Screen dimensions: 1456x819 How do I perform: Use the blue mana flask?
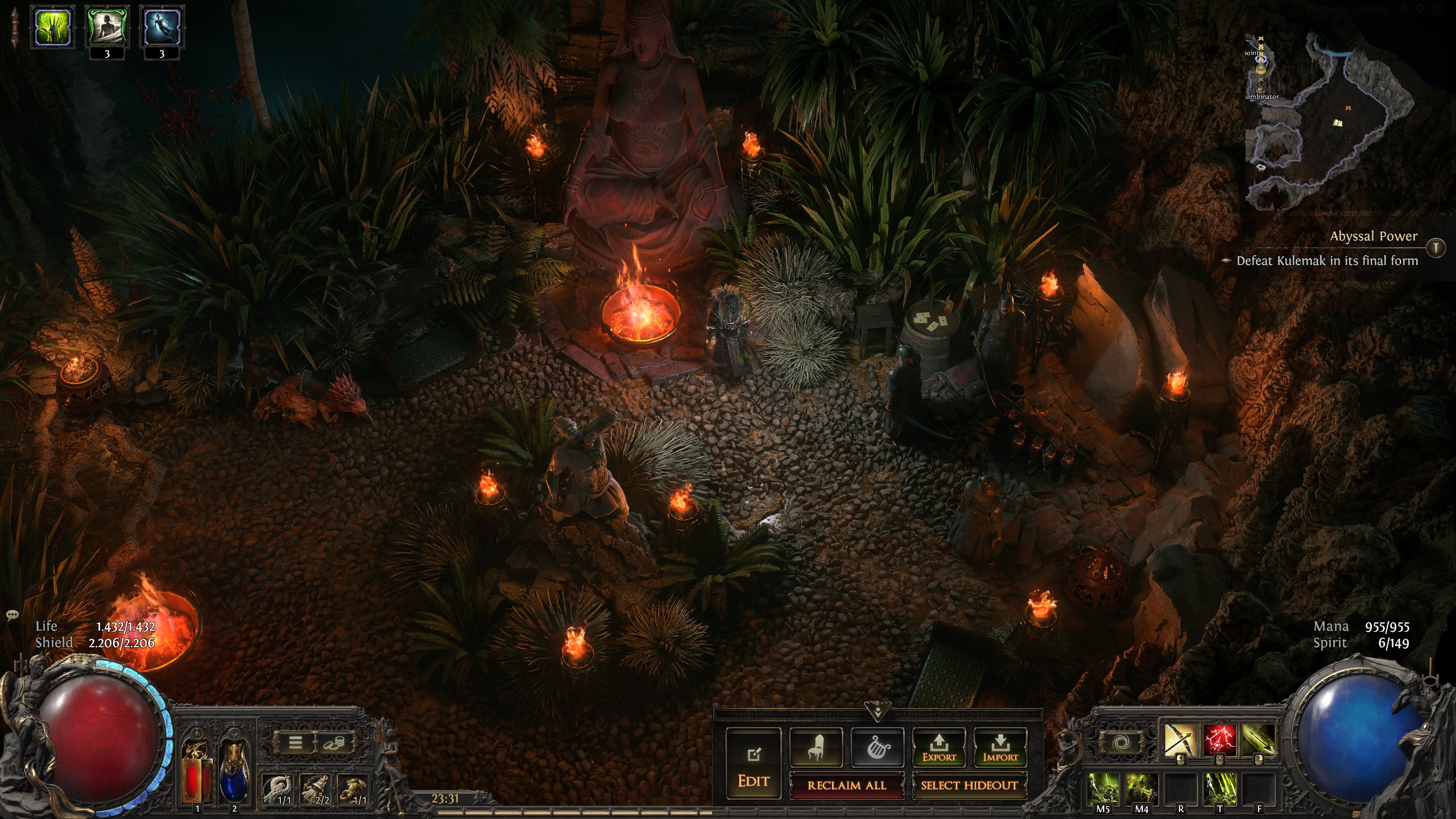click(x=234, y=771)
